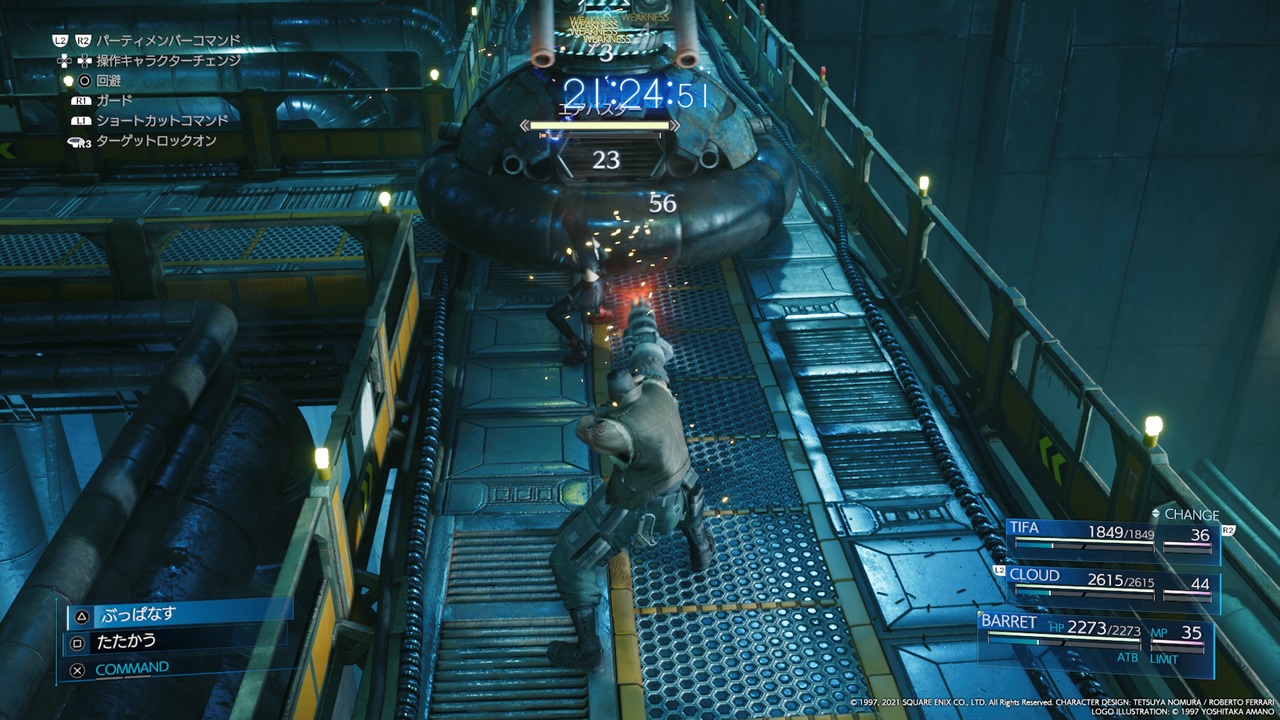Select Barret's party status panel
The image size is (1280, 720).
click(1096, 638)
